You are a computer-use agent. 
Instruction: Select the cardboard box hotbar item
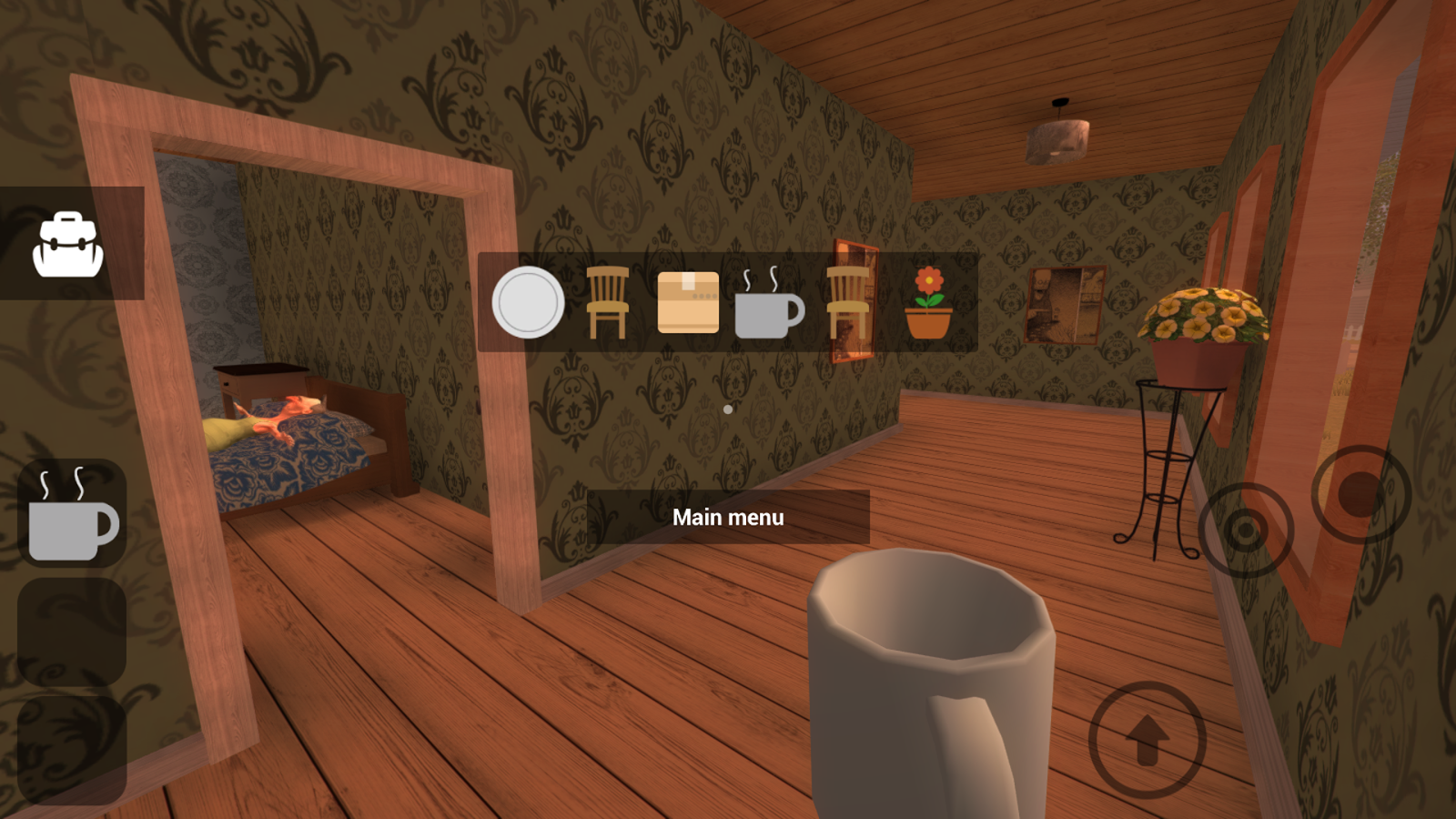point(689,300)
